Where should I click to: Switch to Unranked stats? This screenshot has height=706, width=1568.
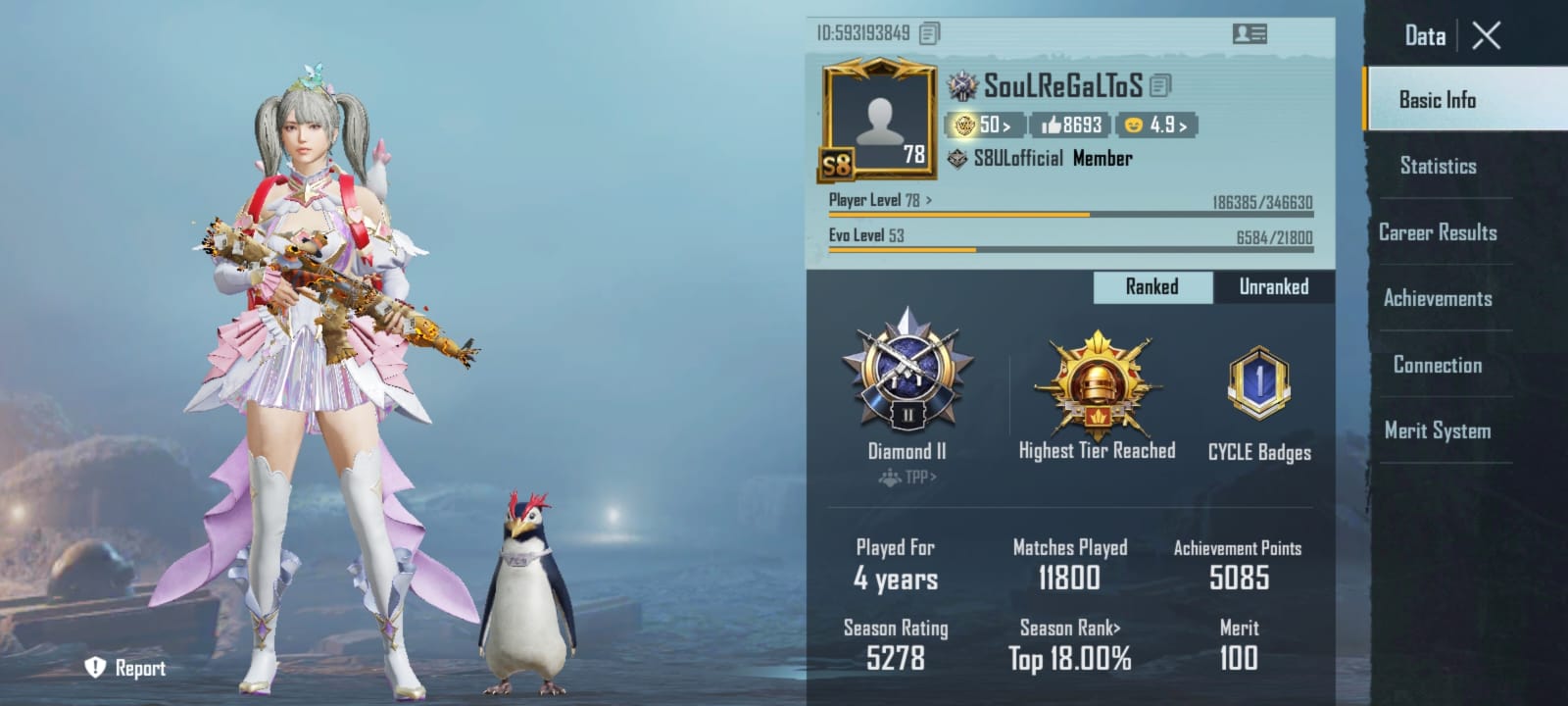1273,286
